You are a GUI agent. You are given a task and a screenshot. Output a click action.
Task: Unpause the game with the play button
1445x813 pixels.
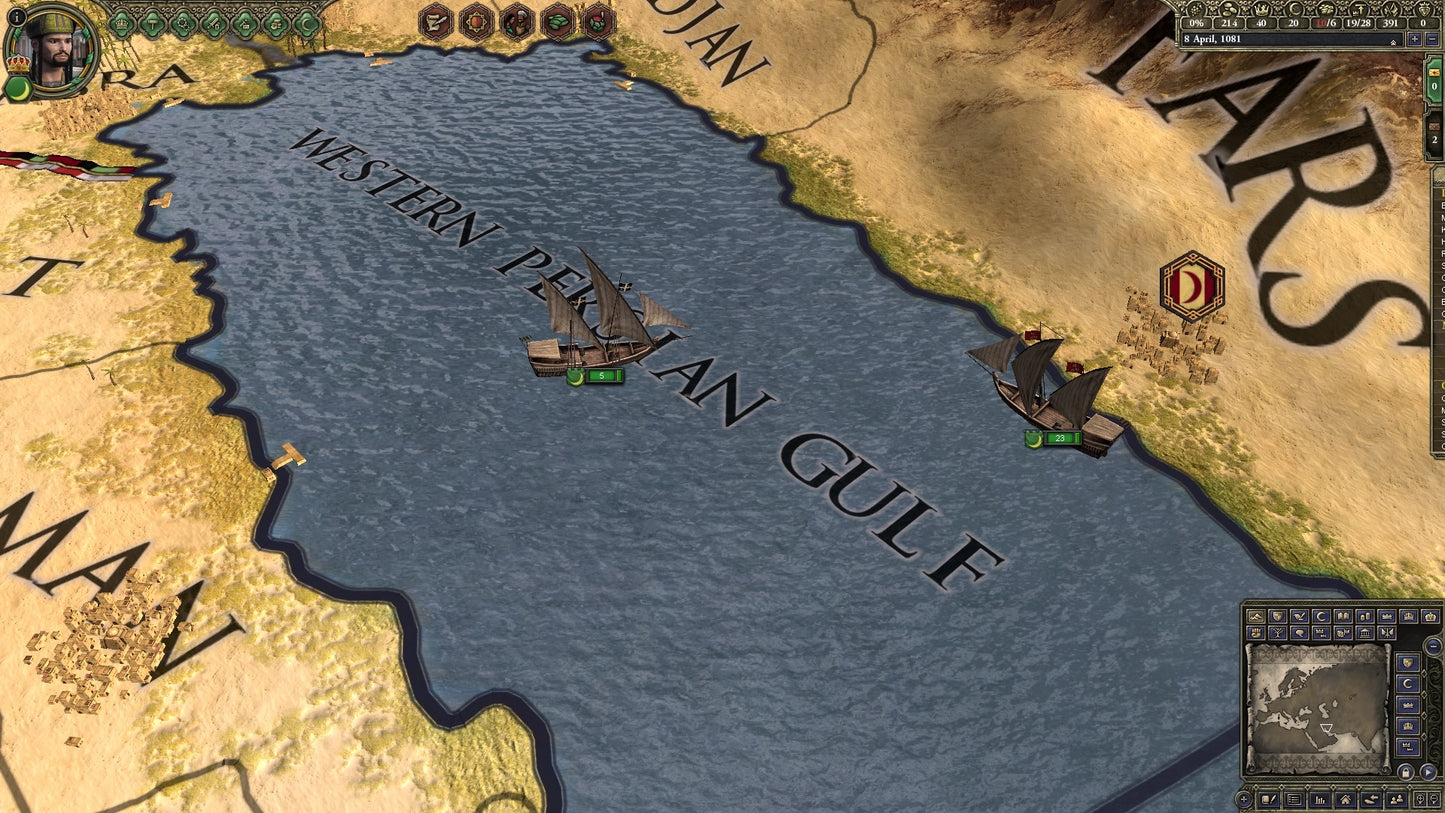(1428, 772)
